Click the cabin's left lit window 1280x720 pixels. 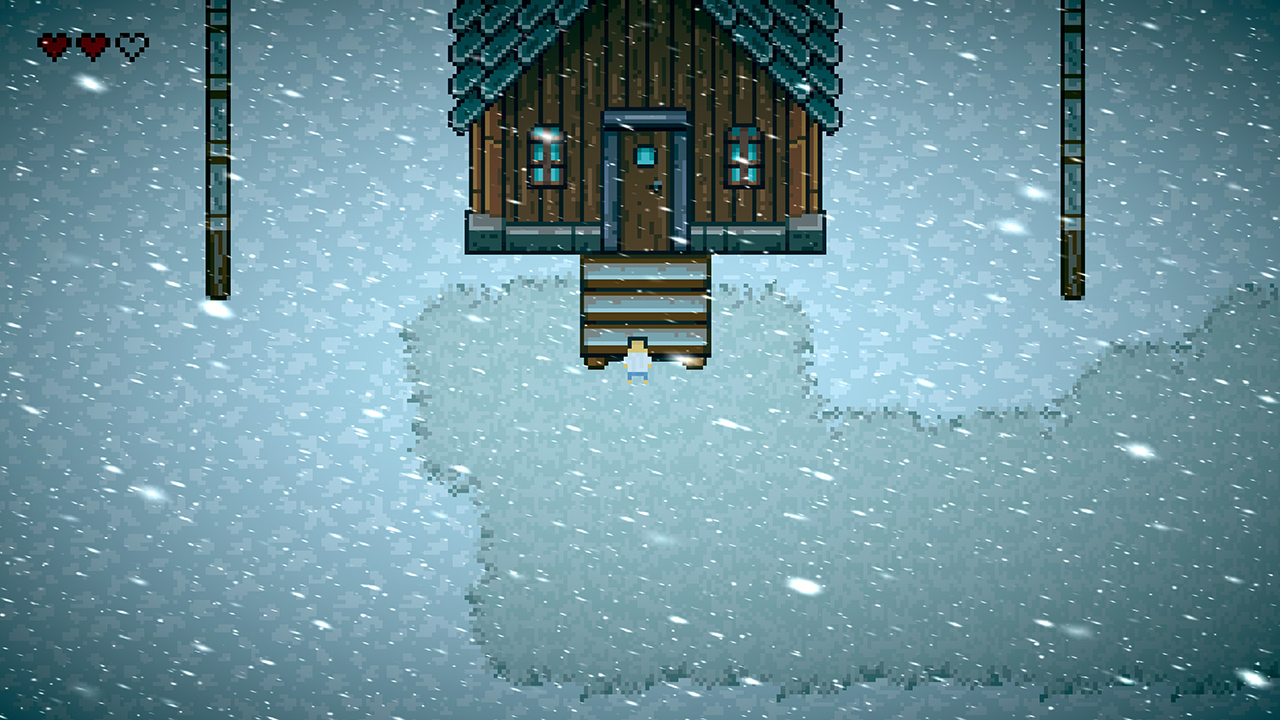click(546, 158)
